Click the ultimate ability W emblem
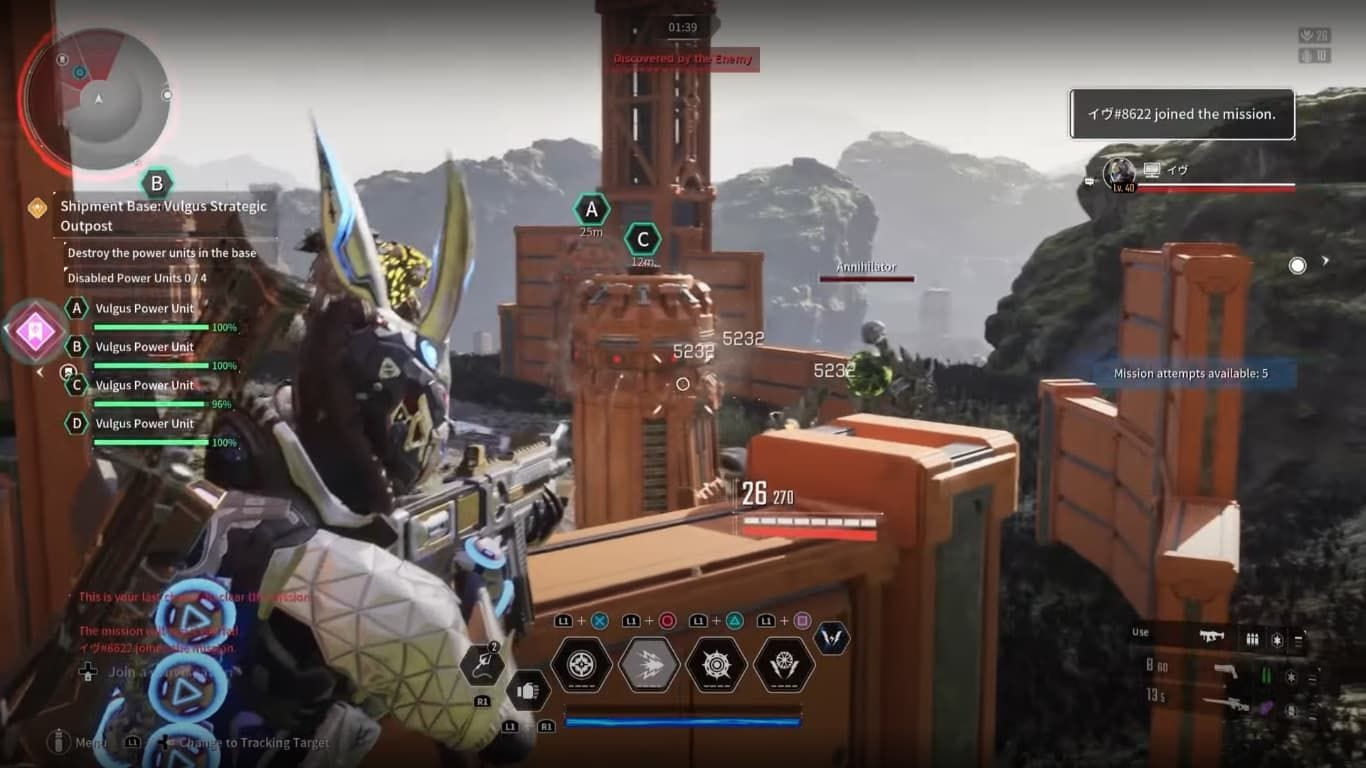1366x768 pixels. (832, 640)
